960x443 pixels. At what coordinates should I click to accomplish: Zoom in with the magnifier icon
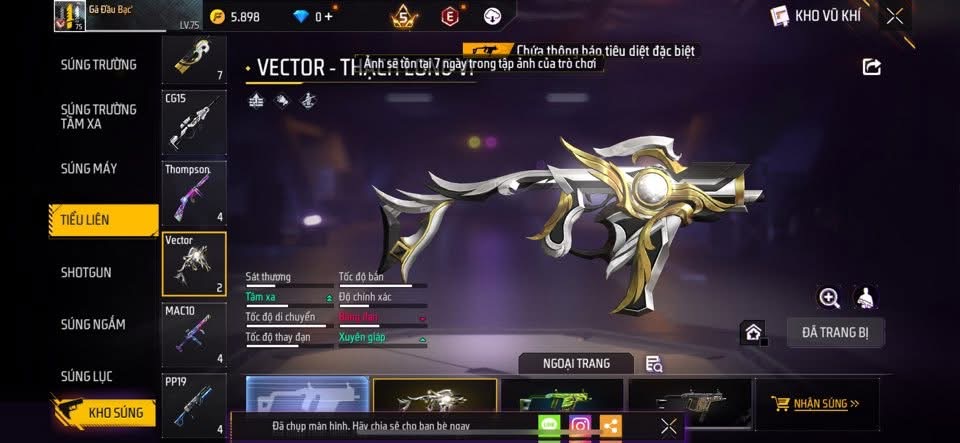[829, 297]
